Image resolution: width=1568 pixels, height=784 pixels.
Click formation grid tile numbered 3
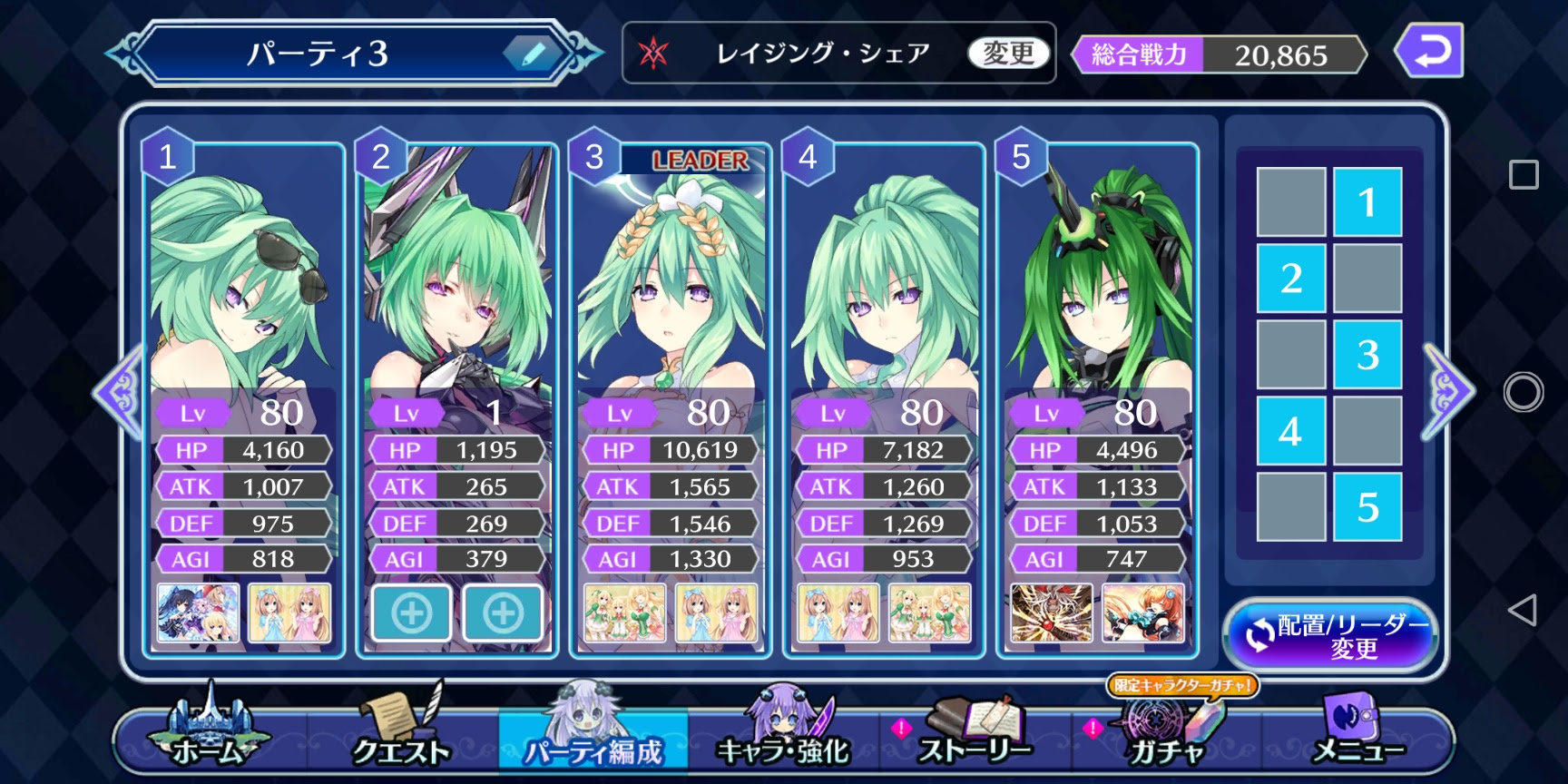point(1367,354)
